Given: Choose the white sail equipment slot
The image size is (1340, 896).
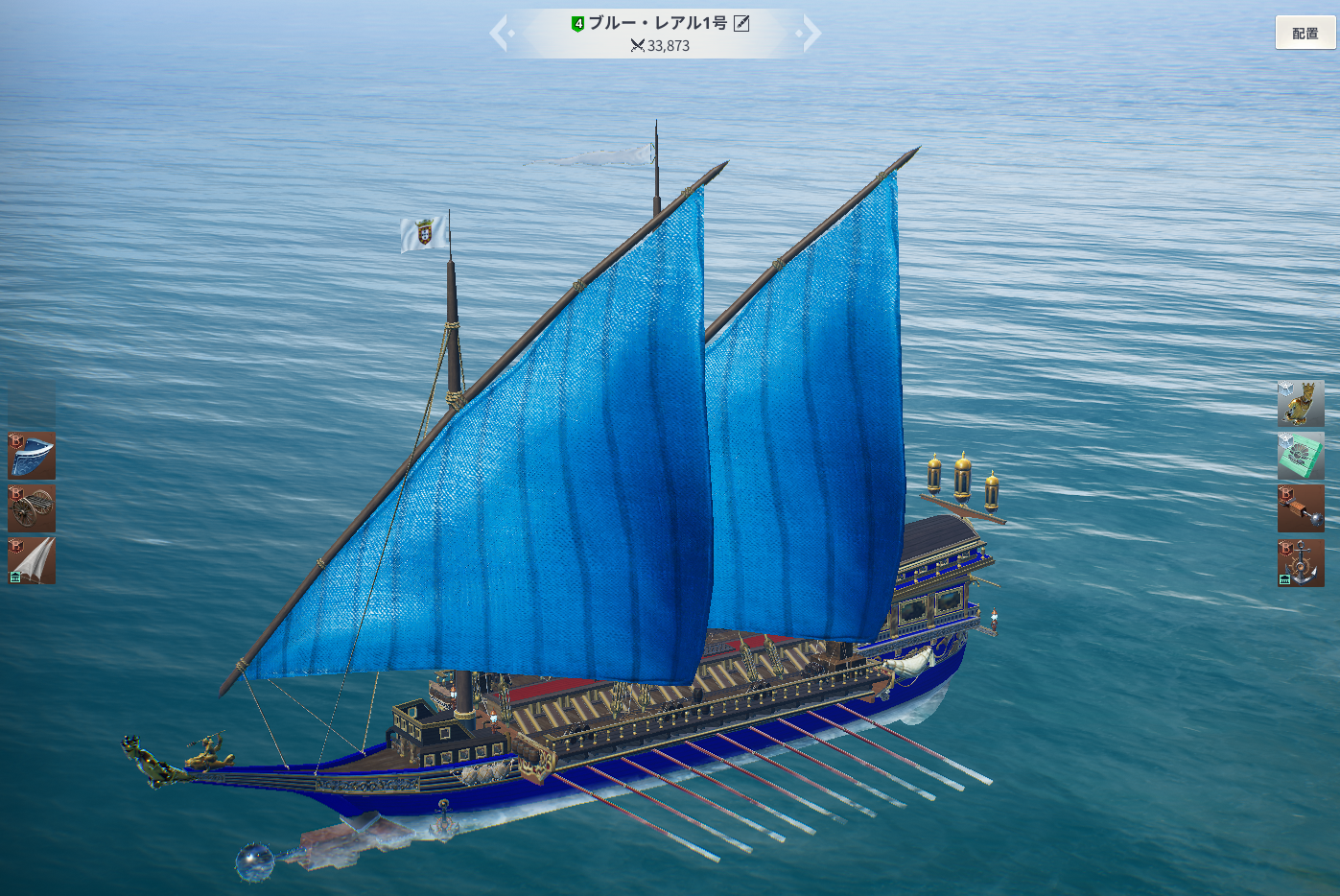Looking at the screenshot, I should [x=32, y=561].
